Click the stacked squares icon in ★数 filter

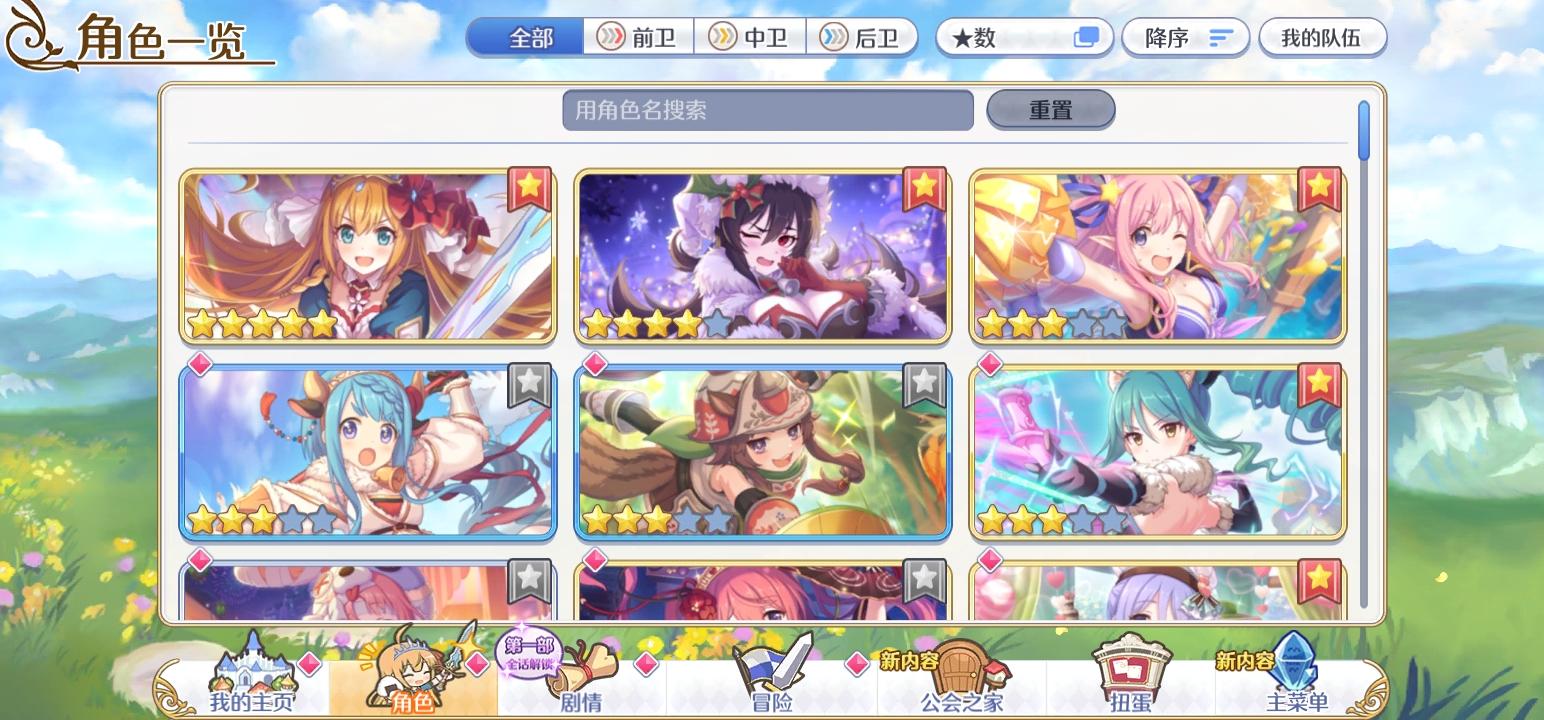coord(1087,37)
